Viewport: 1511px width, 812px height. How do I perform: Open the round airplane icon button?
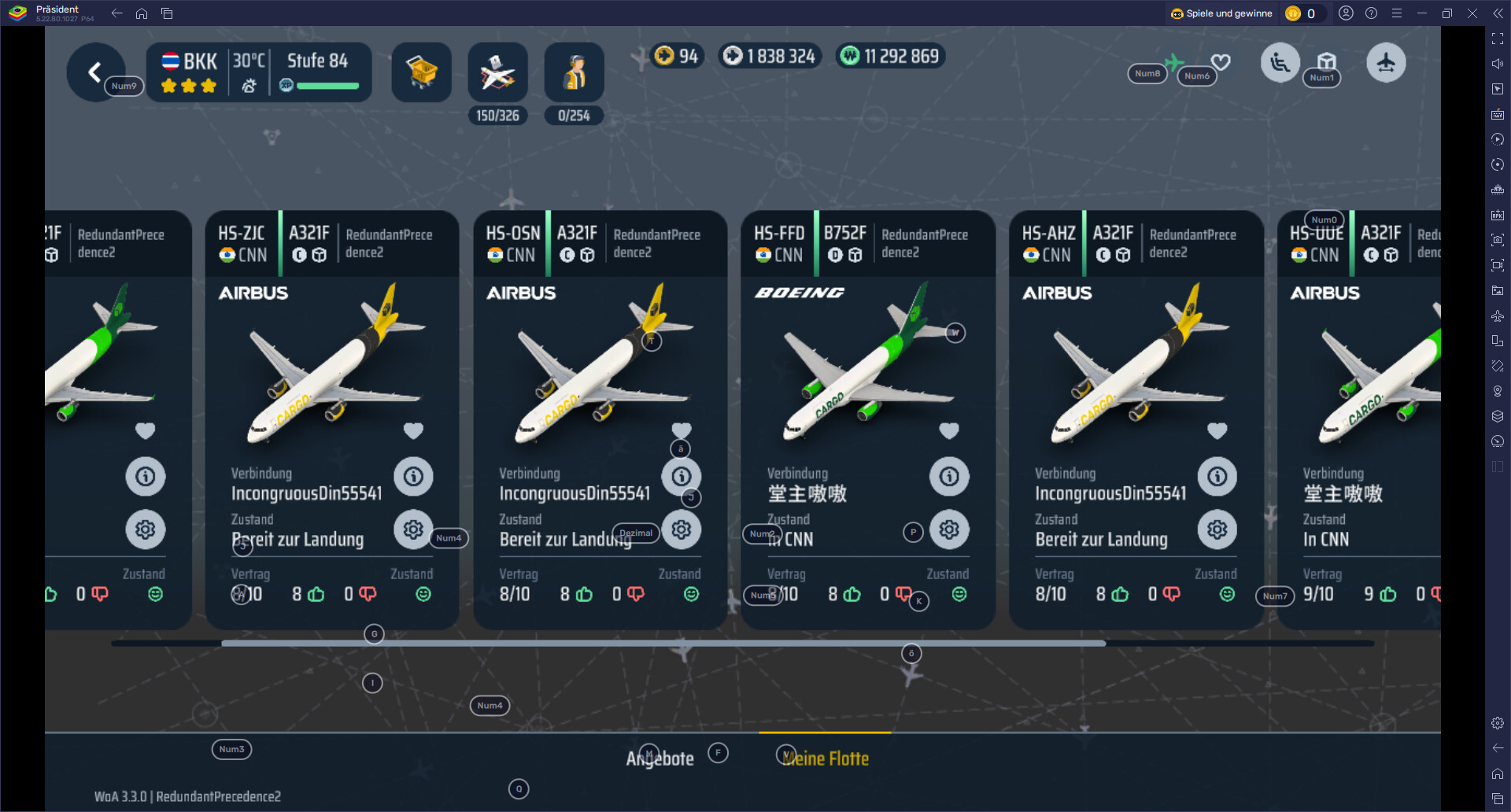(x=1386, y=63)
